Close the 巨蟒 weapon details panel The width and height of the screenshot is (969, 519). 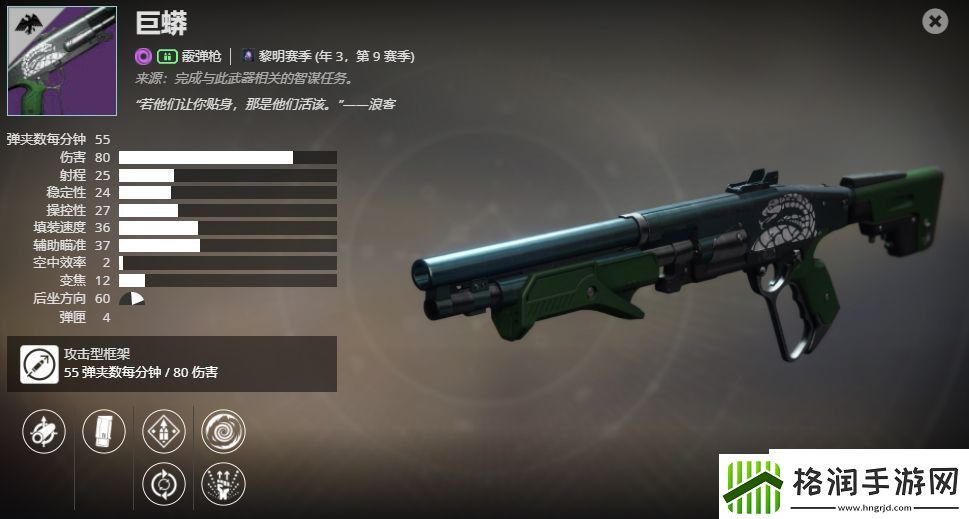click(x=935, y=21)
